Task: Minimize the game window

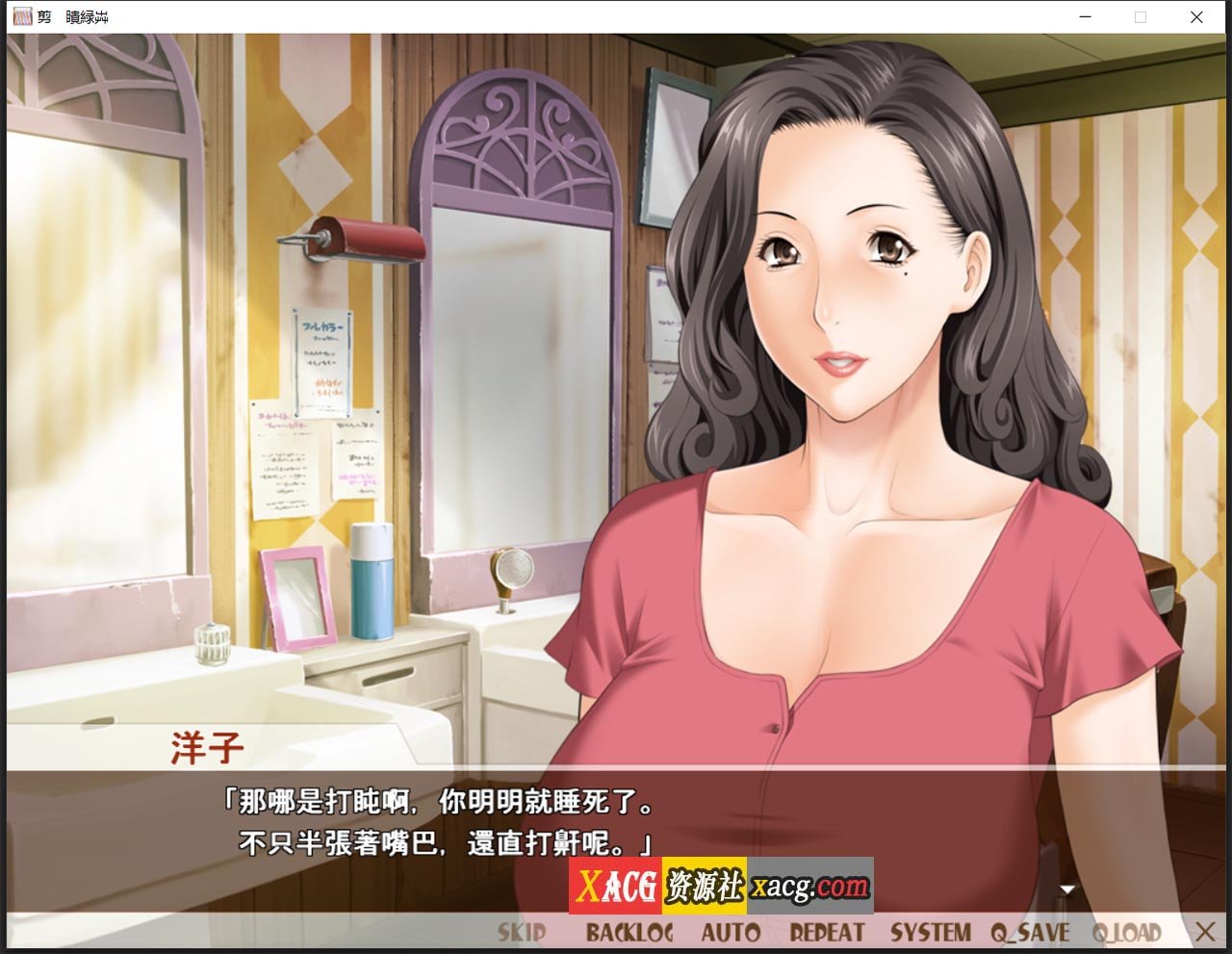Action: point(1087,17)
